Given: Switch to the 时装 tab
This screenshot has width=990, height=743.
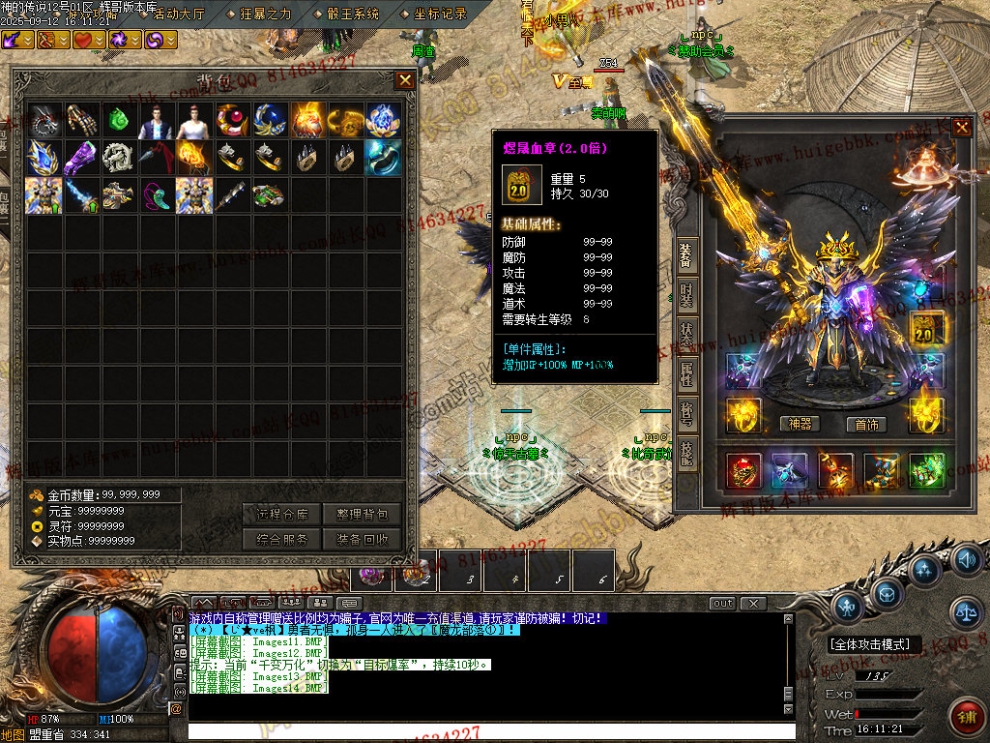Looking at the screenshot, I should 688,295.
